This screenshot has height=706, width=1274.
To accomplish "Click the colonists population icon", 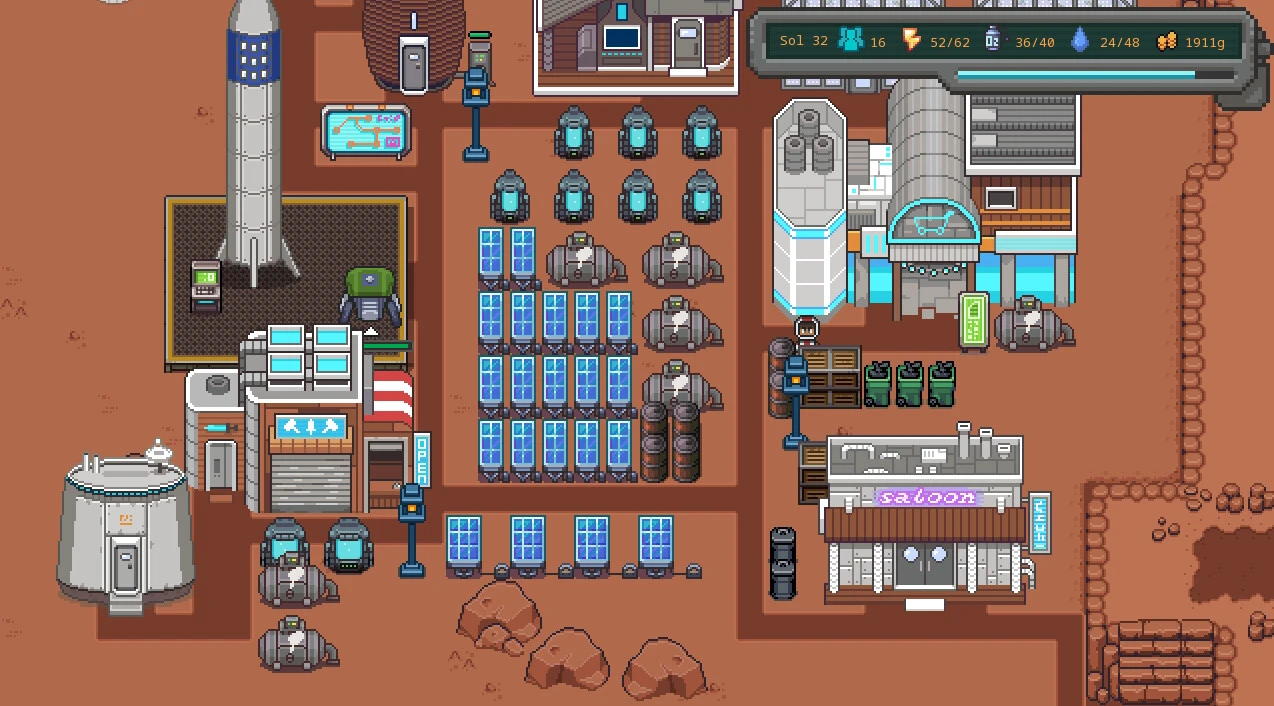I will [851, 41].
